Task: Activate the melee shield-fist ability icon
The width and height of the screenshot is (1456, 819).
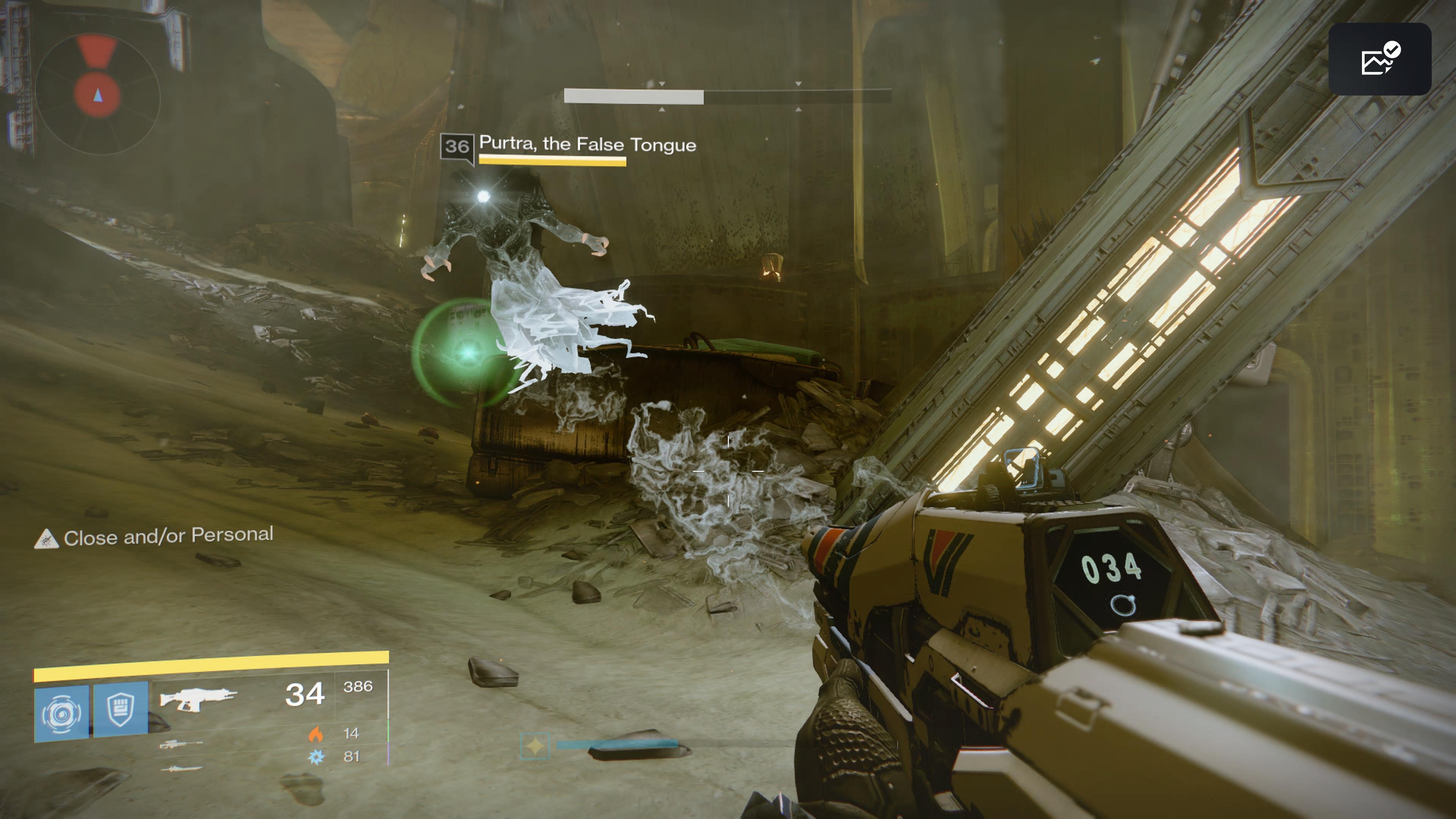Action: [121, 711]
